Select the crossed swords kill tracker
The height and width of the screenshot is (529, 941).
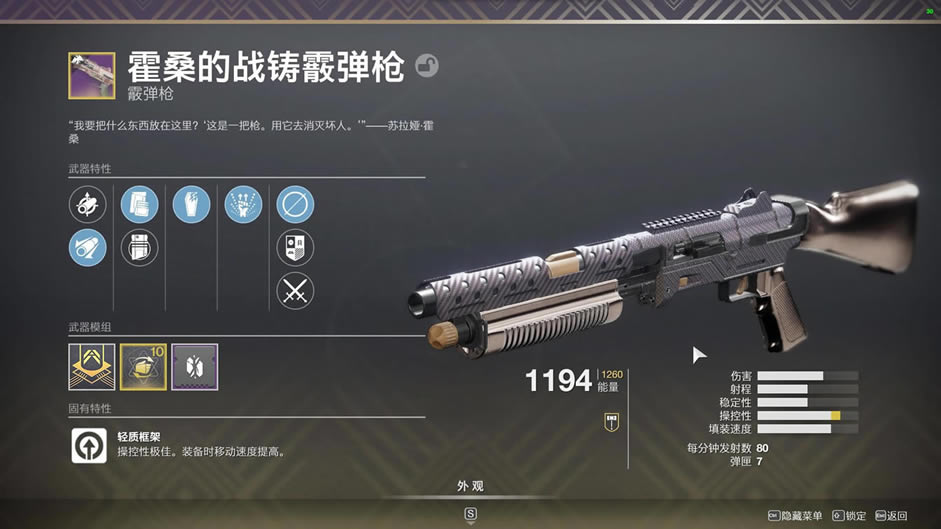tap(295, 291)
